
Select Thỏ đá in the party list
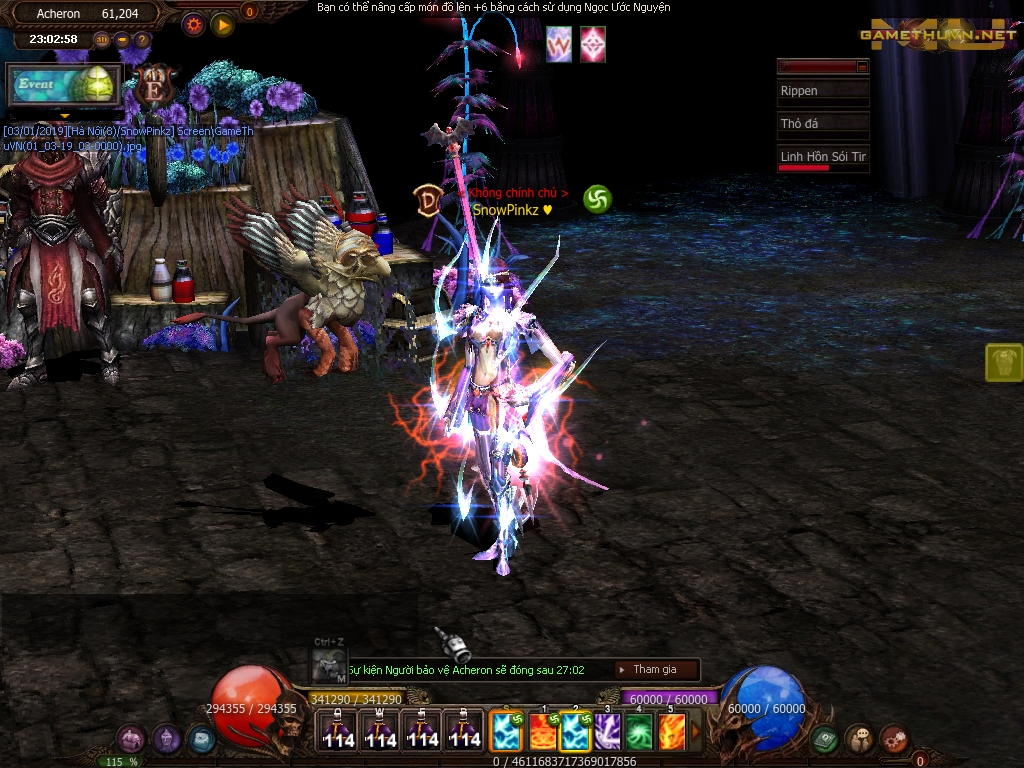click(823, 124)
